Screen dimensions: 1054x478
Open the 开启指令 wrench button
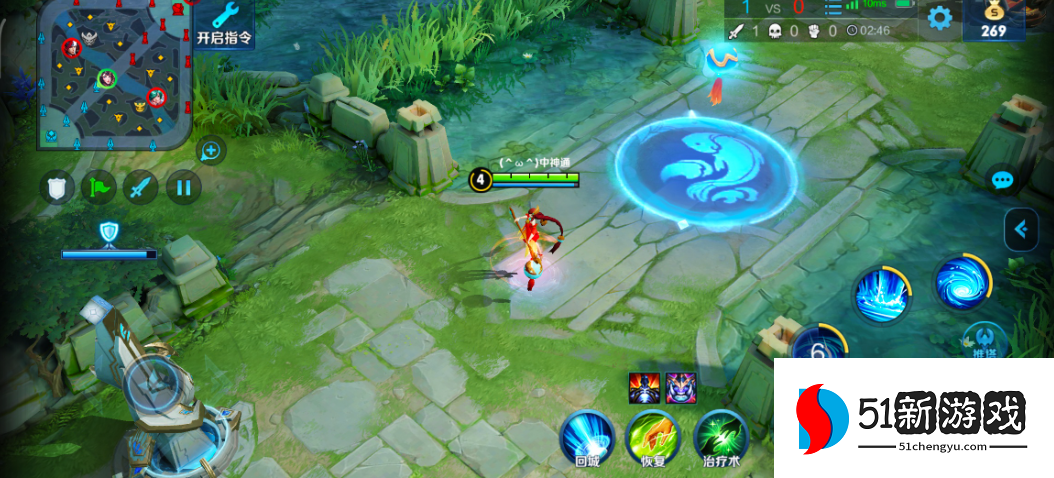point(224,24)
